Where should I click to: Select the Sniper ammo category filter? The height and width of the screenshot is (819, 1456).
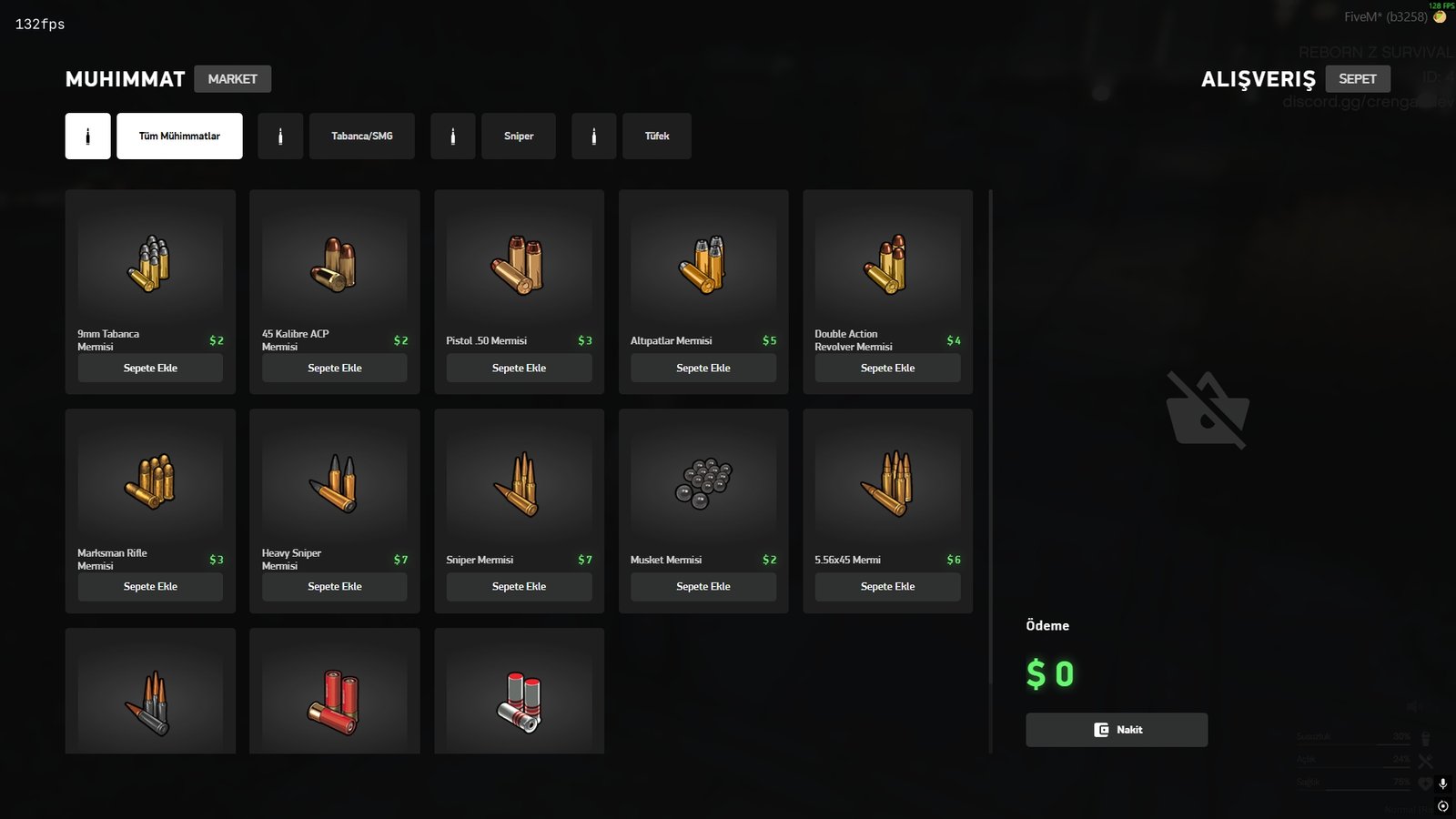519,136
